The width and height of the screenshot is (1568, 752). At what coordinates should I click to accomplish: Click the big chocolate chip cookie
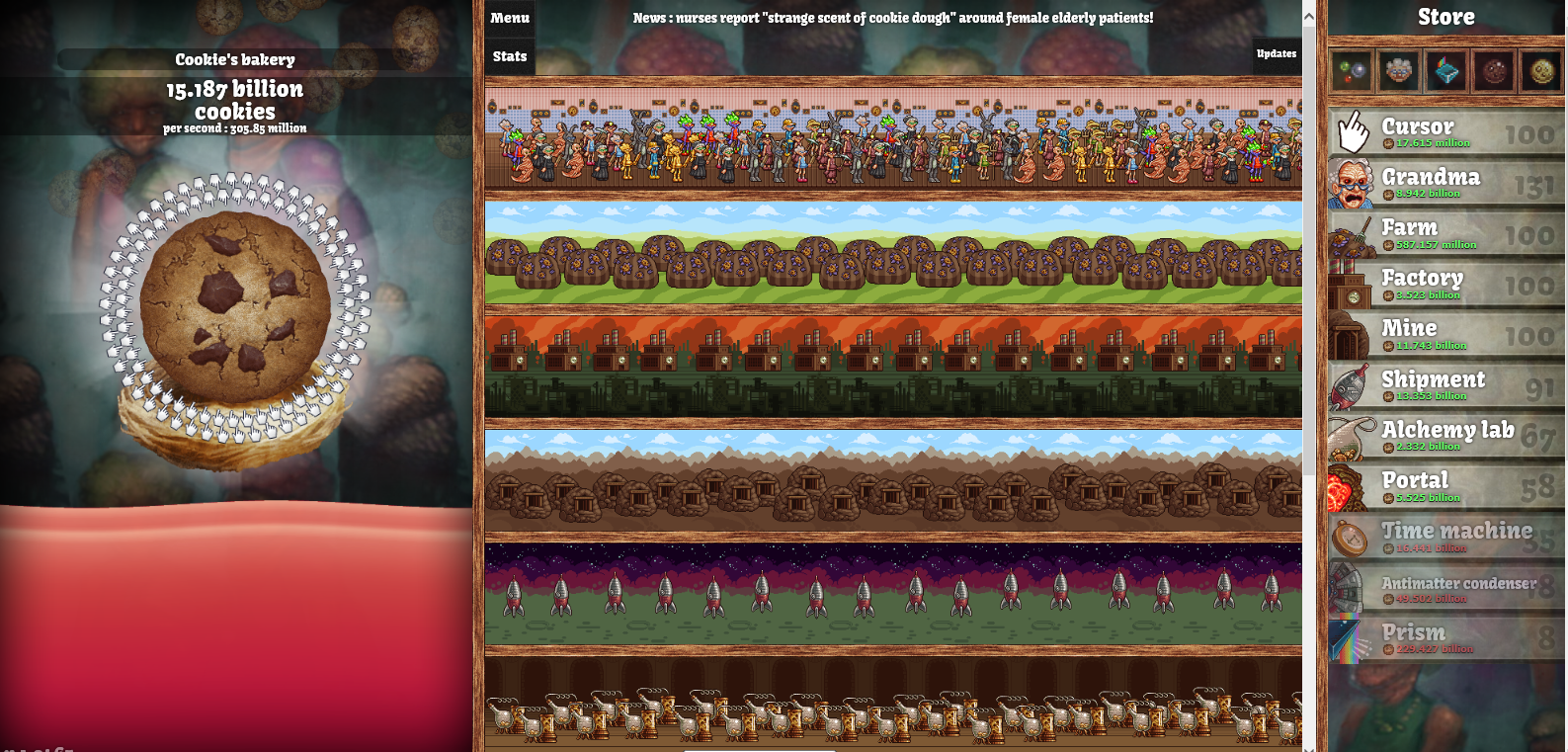pos(234,306)
